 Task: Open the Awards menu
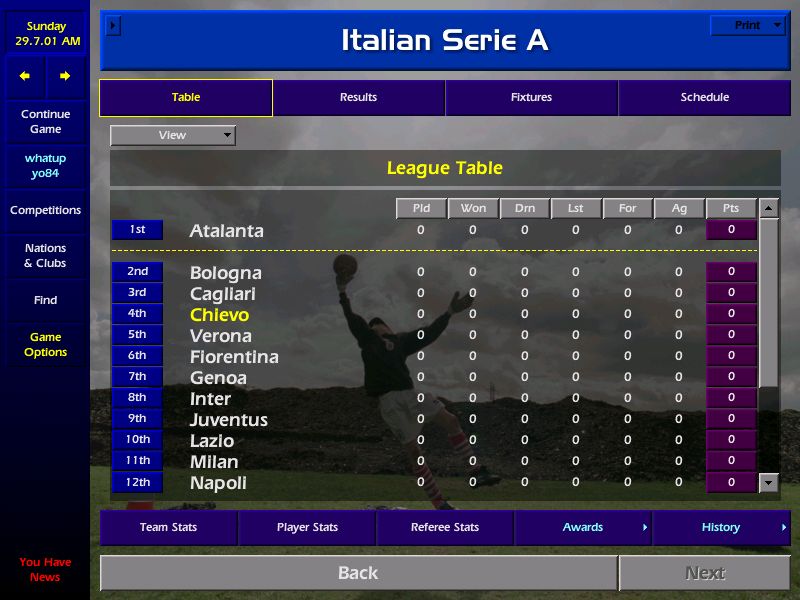coord(583,527)
